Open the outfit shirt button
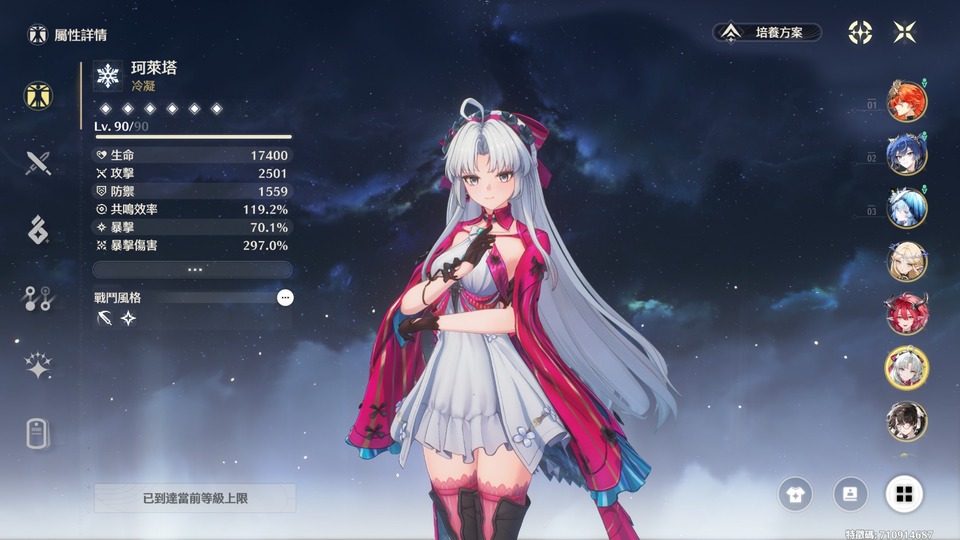This screenshot has width=960, height=540. tap(796, 493)
